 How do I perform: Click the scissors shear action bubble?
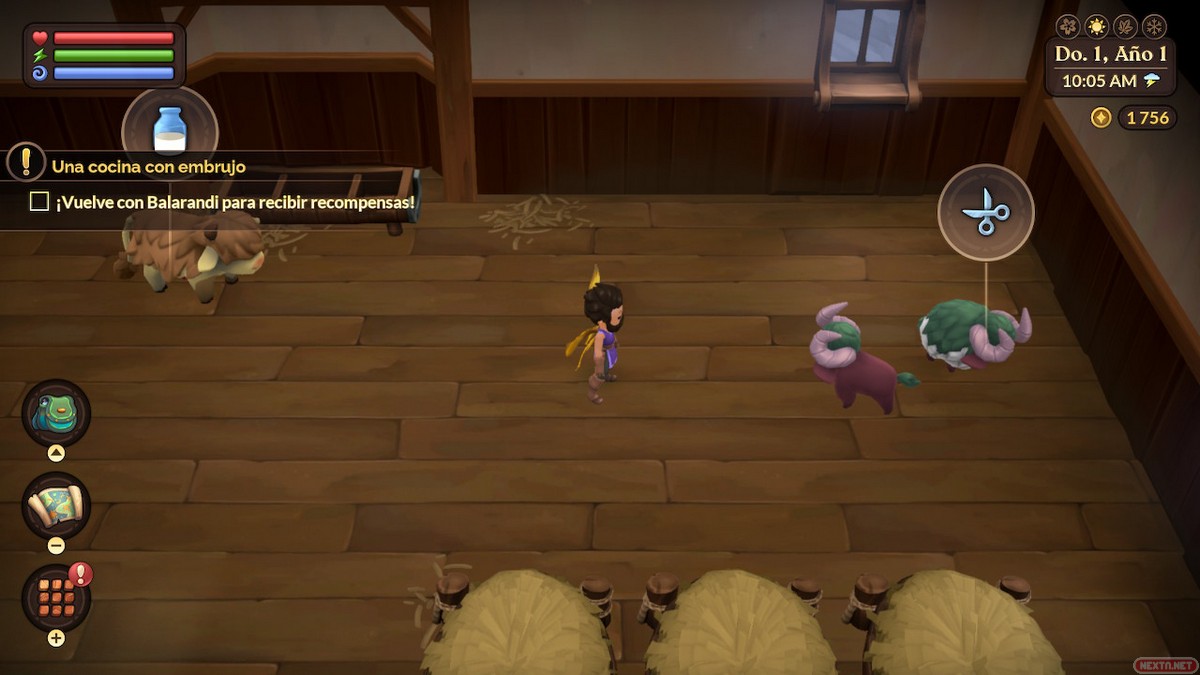click(x=986, y=212)
